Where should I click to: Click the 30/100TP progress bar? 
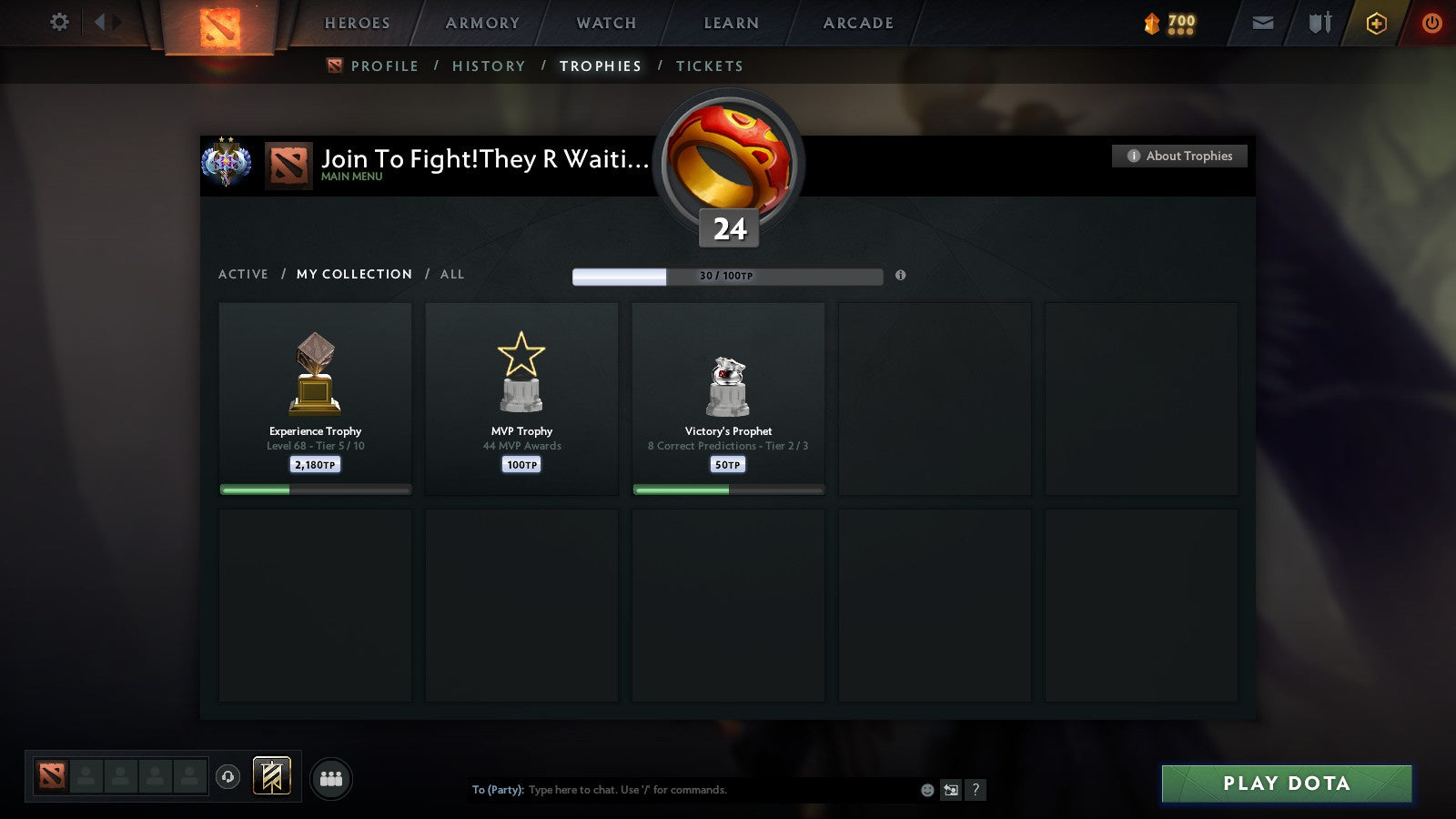[x=726, y=276]
